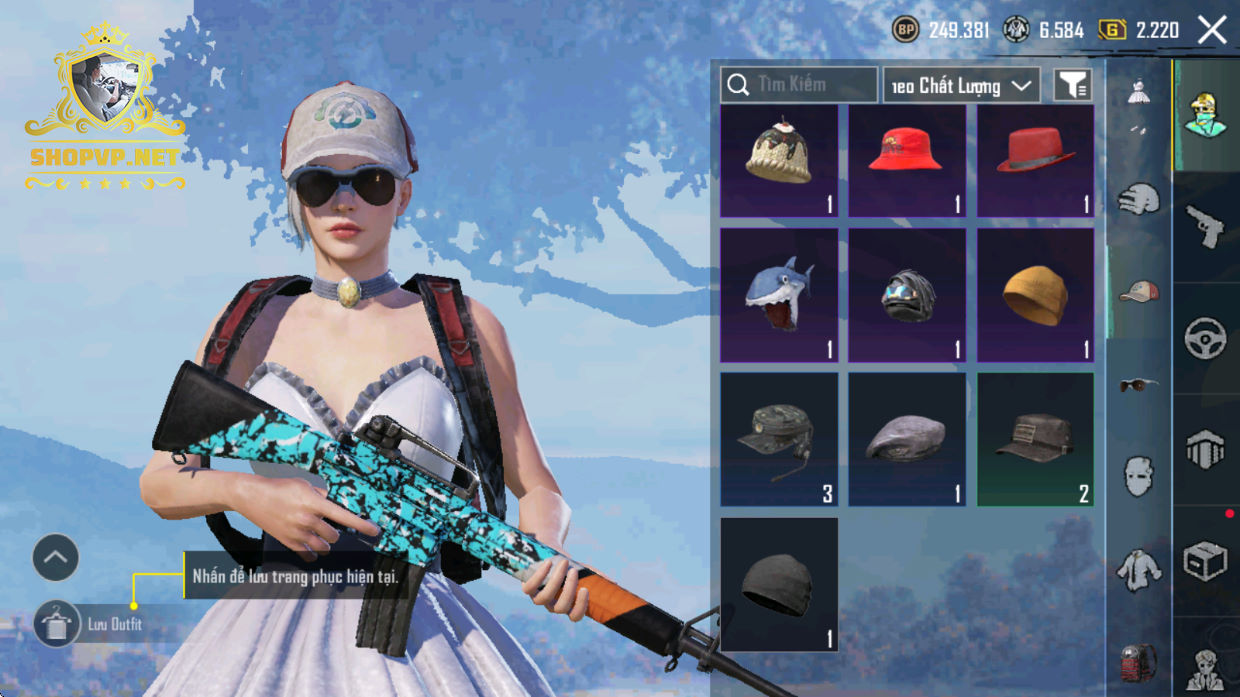Image resolution: width=1240 pixels, height=697 pixels.
Task: Open the steering wheel vehicles tab
Action: [1205, 338]
